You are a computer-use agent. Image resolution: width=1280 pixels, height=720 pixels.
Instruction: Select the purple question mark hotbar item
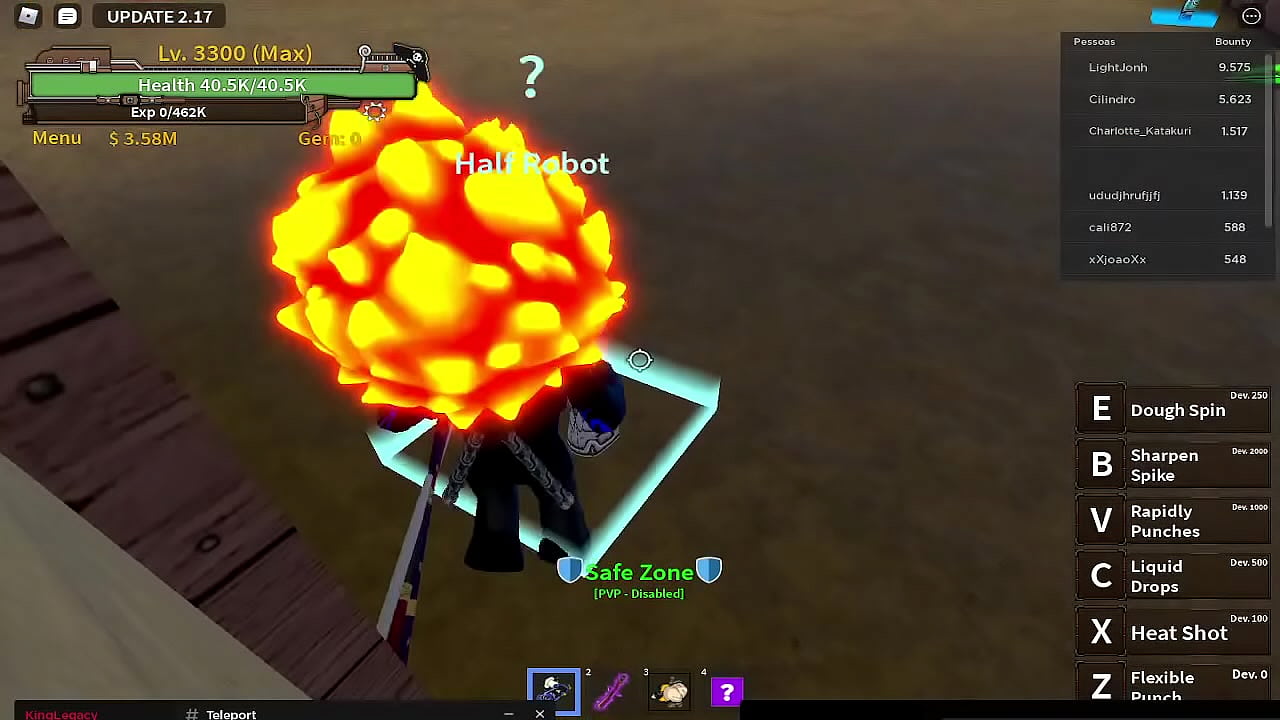tap(727, 691)
